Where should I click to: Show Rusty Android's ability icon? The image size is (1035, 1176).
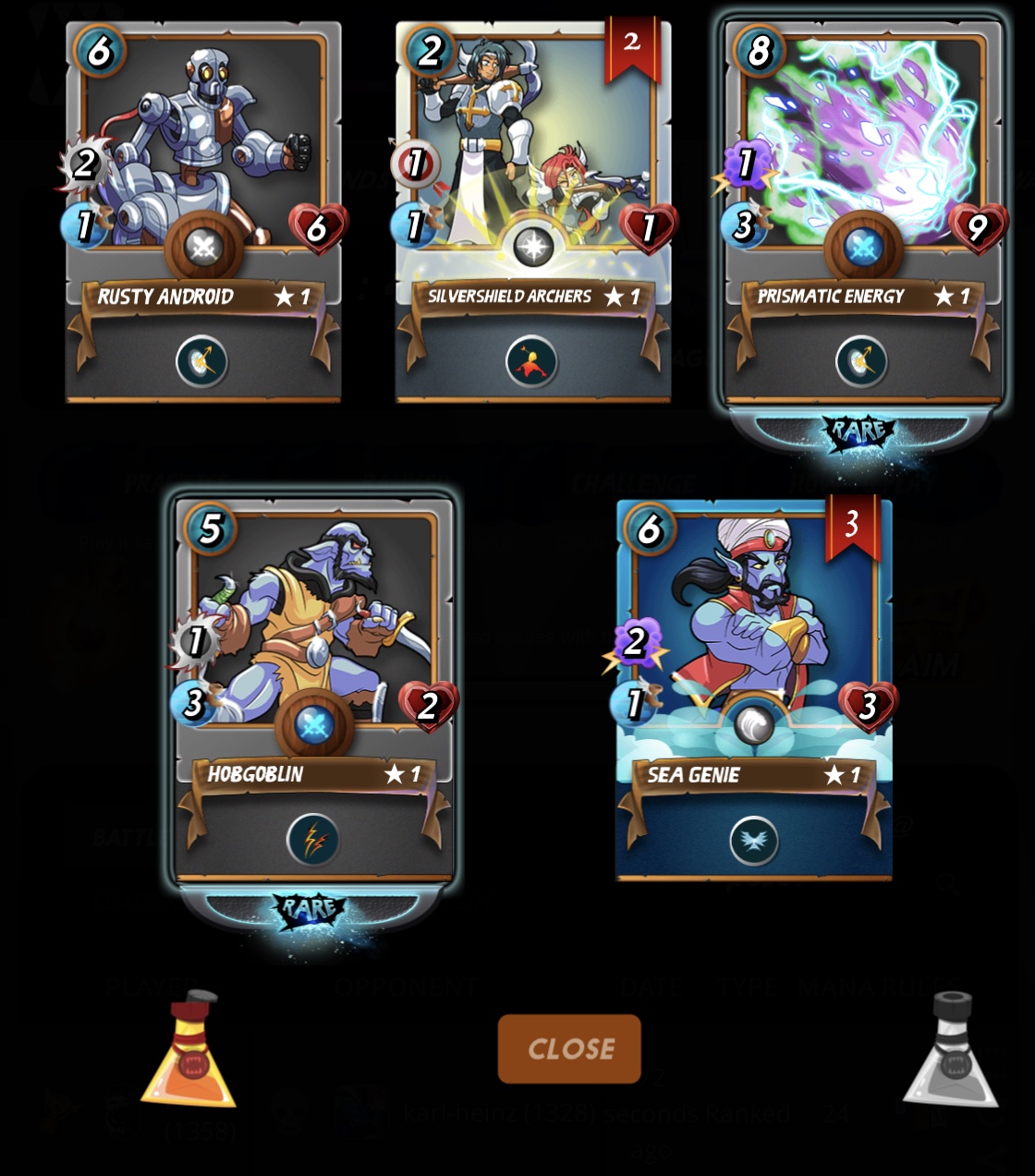[203, 361]
